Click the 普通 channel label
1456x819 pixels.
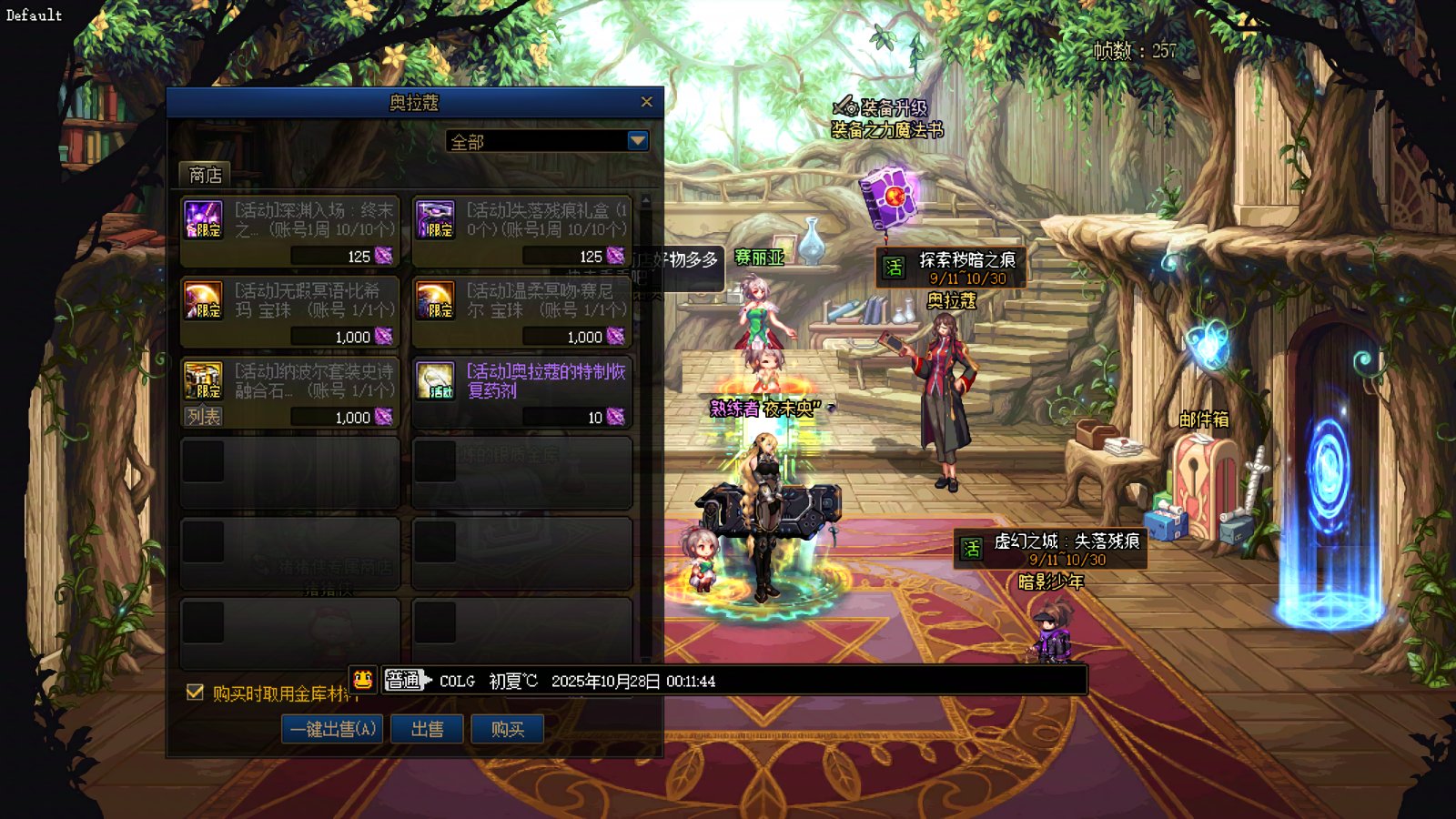tap(403, 680)
